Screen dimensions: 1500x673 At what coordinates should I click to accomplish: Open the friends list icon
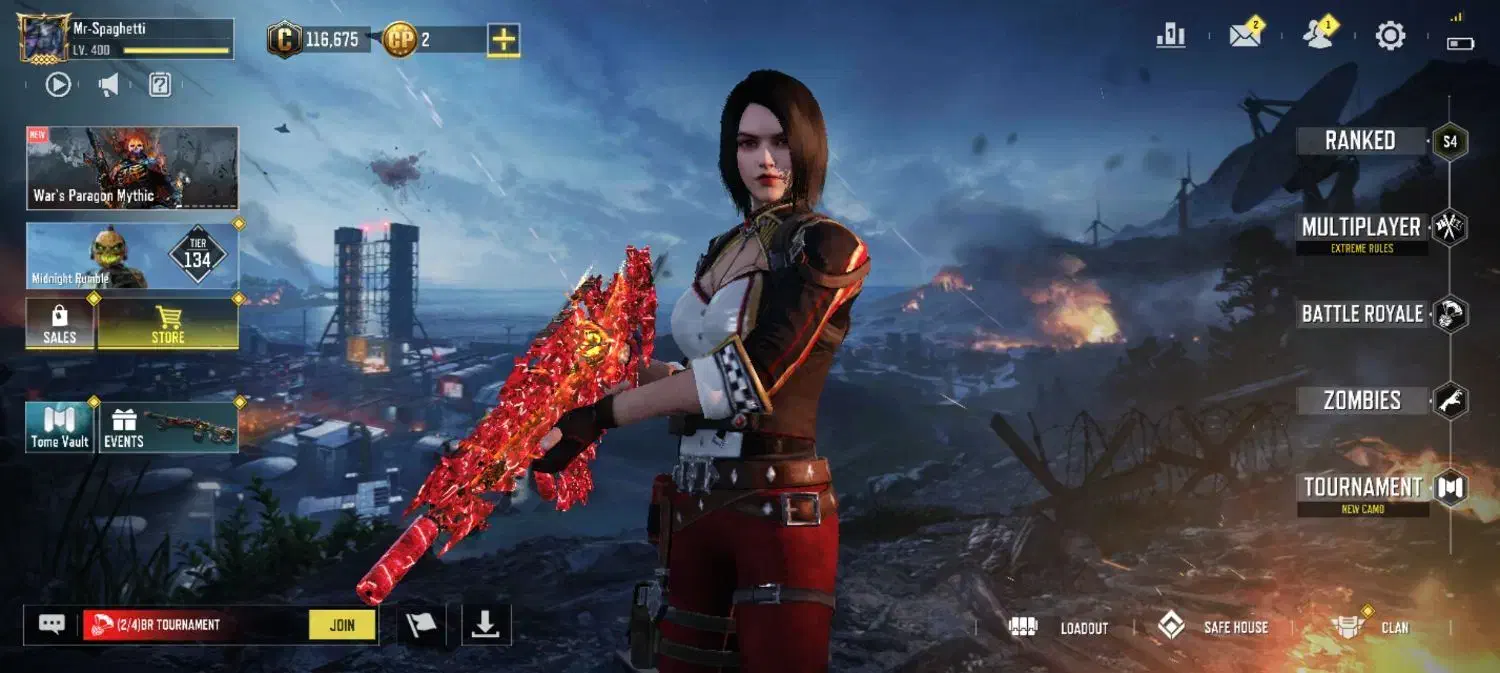click(1319, 36)
